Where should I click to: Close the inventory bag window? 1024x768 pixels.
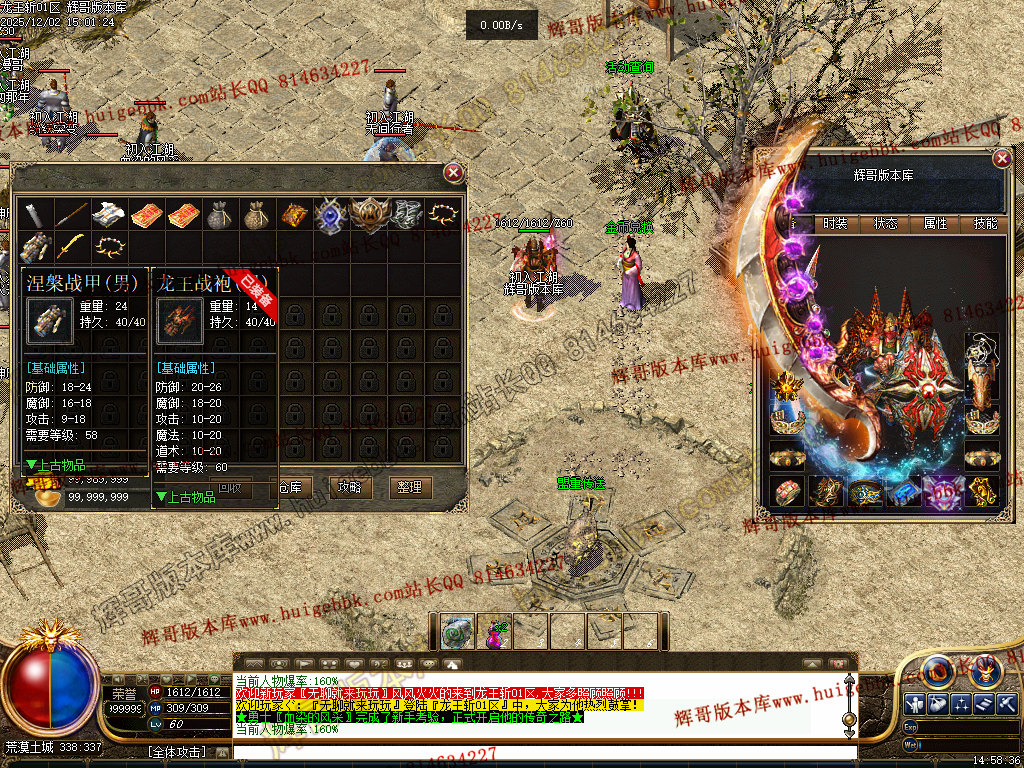(x=454, y=173)
